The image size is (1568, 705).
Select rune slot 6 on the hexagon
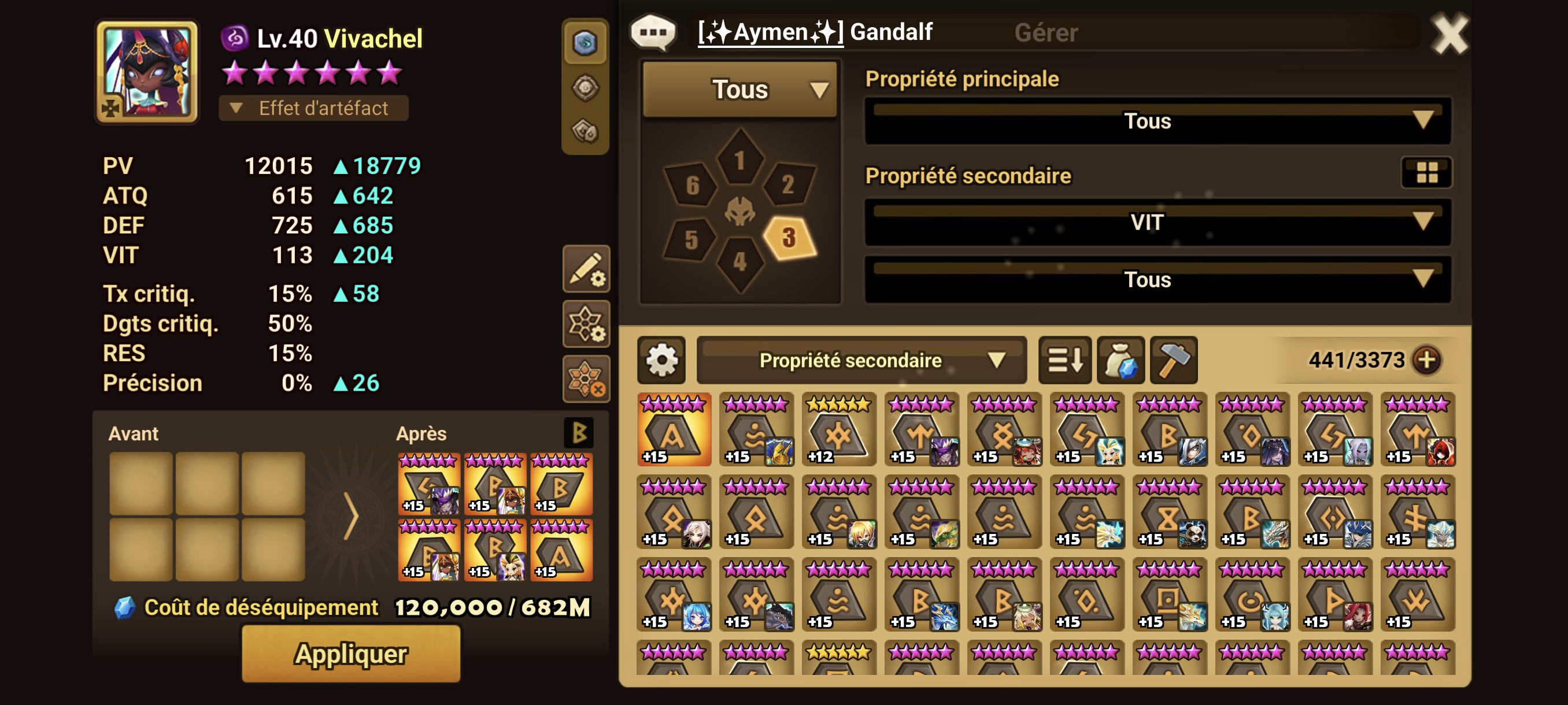point(692,185)
